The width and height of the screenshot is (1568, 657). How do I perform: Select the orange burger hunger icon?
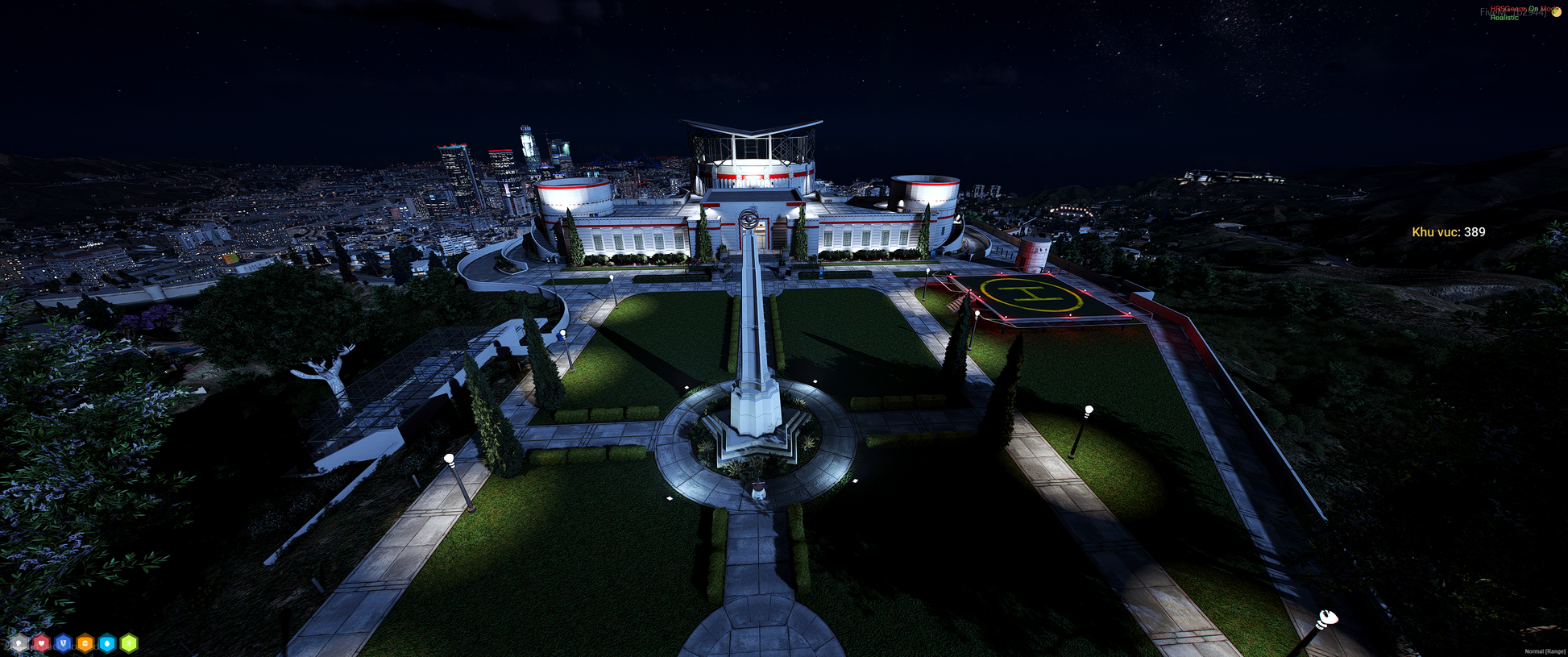85,643
